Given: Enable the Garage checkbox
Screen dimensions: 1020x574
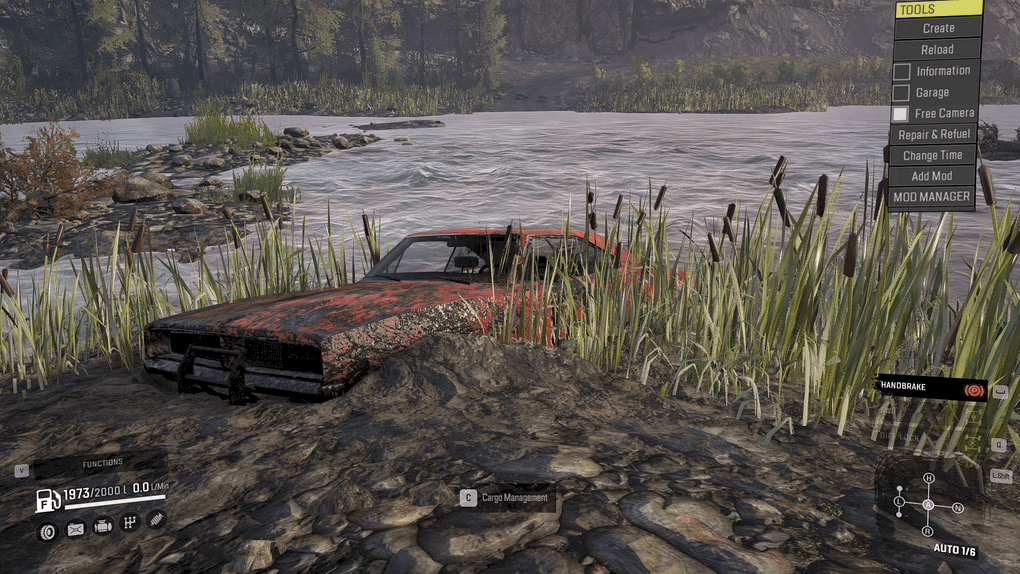Looking at the screenshot, I should tap(901, 92).
